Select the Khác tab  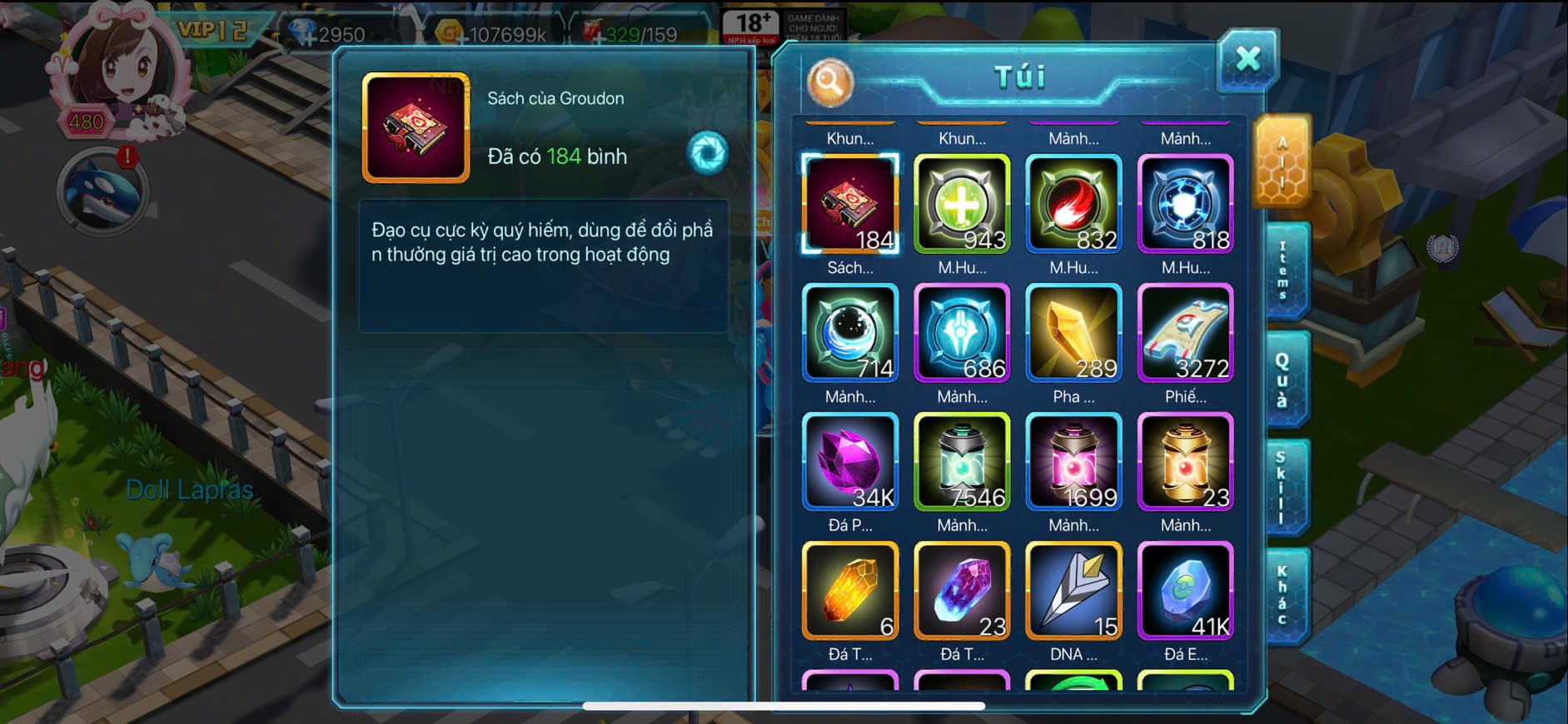click(x=1282, y=595)
